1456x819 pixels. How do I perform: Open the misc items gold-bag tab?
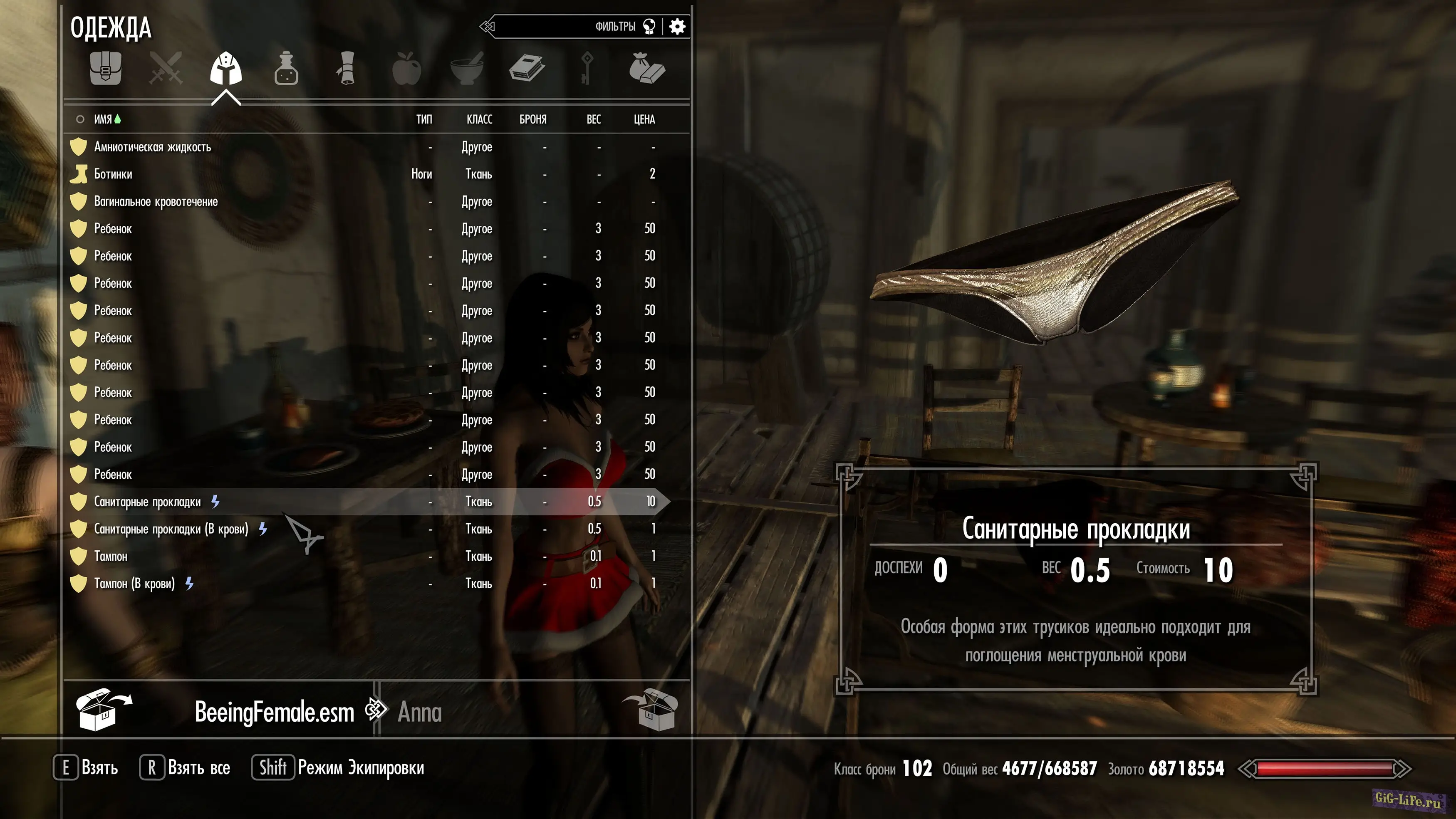click(x=647, y=69)
